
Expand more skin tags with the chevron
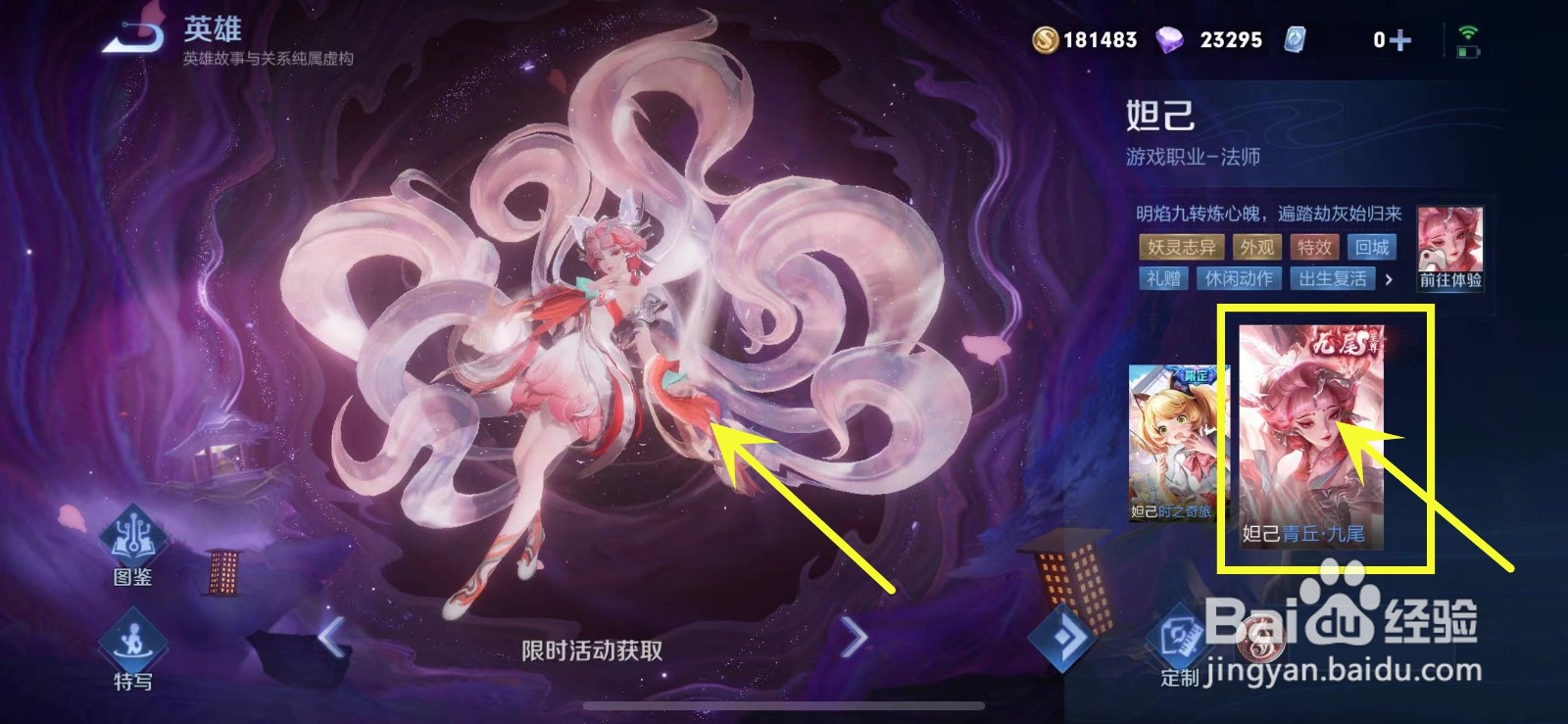[x=1392, y=280]
